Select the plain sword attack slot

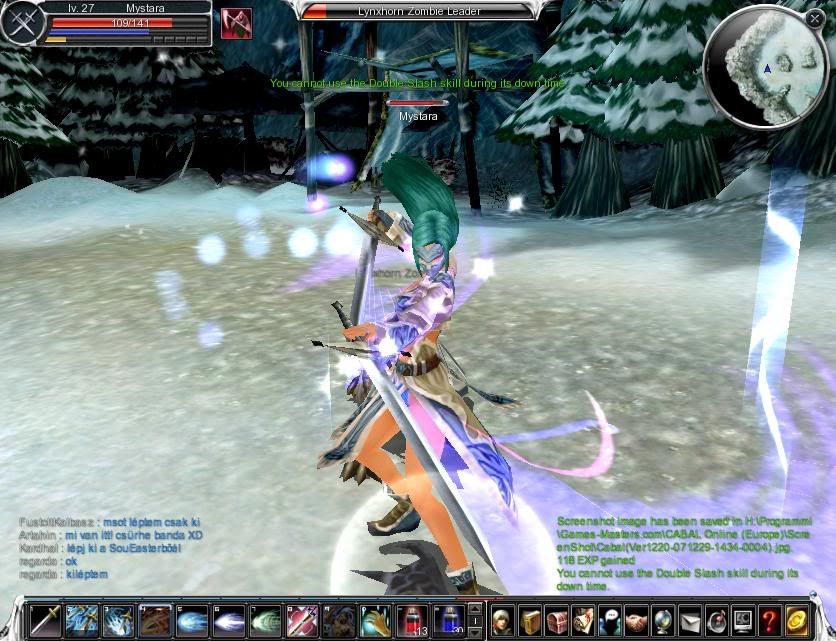coord(45,621)
